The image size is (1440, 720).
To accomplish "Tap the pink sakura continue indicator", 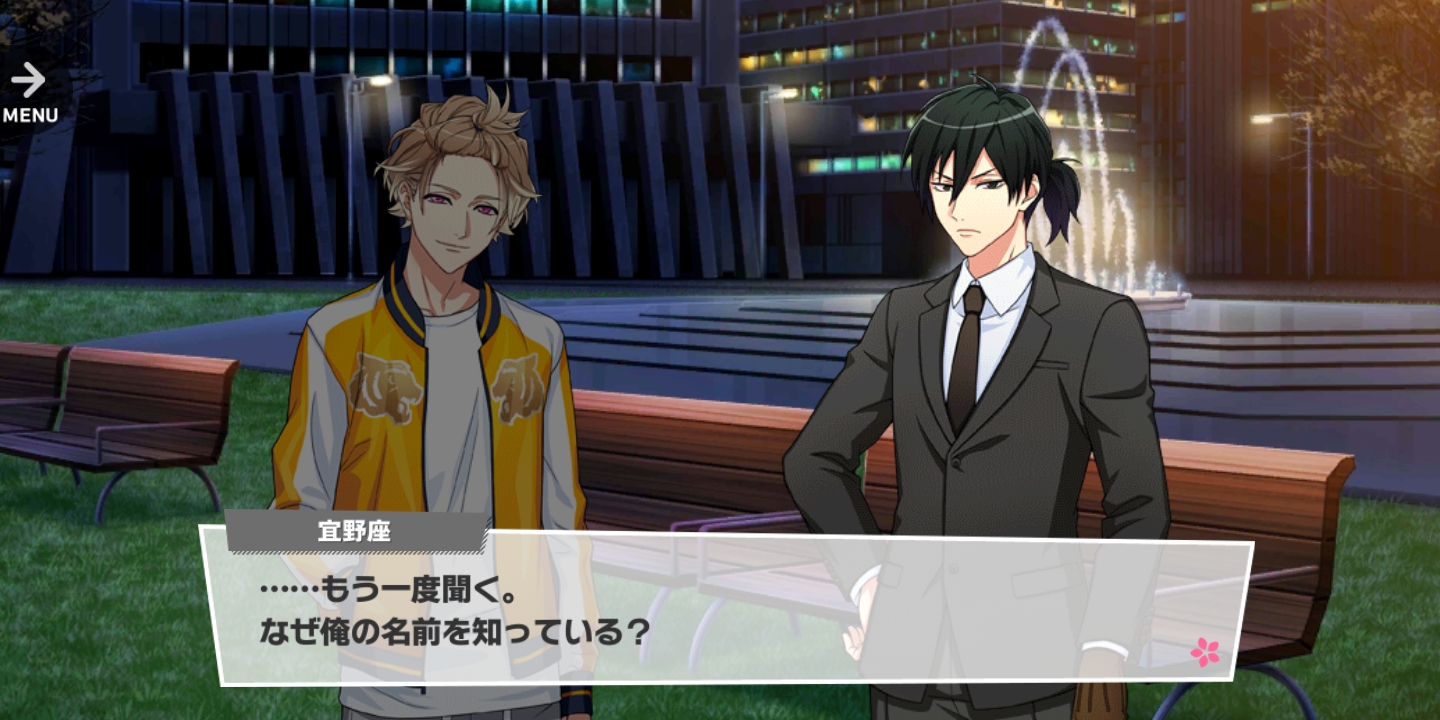I will (x=1205, y=652).
